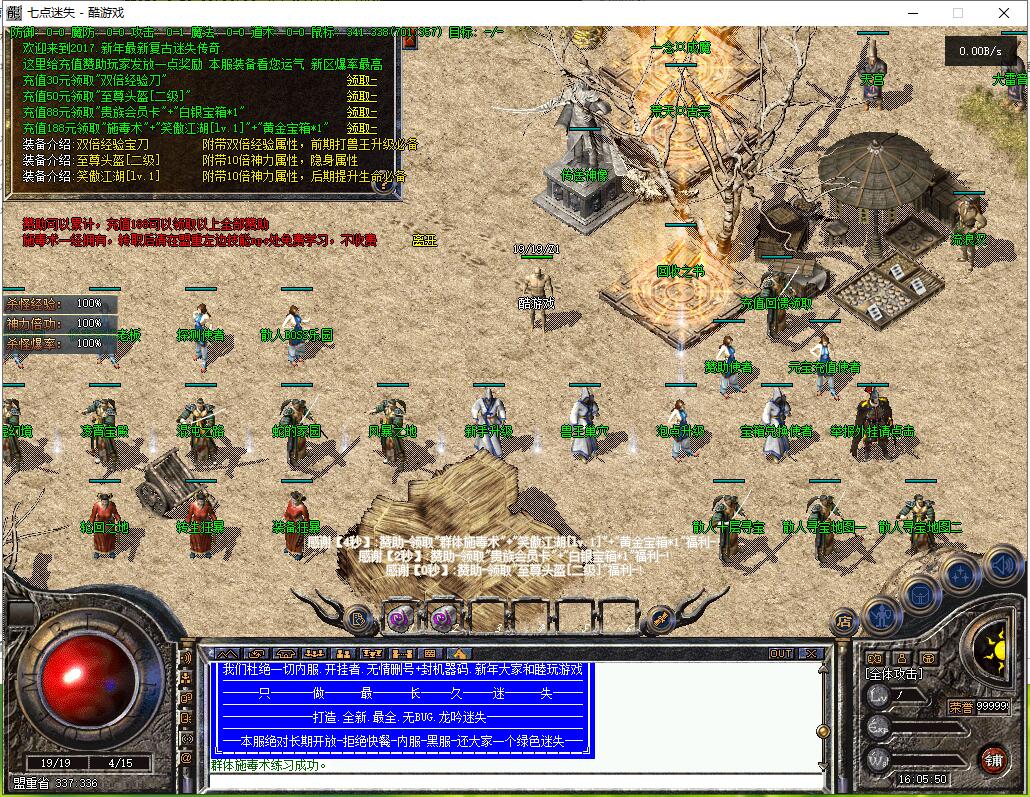Screen dimensions: 1030x797
Task: Click the round help question-mark icon
Action: [x=382, y=183]
